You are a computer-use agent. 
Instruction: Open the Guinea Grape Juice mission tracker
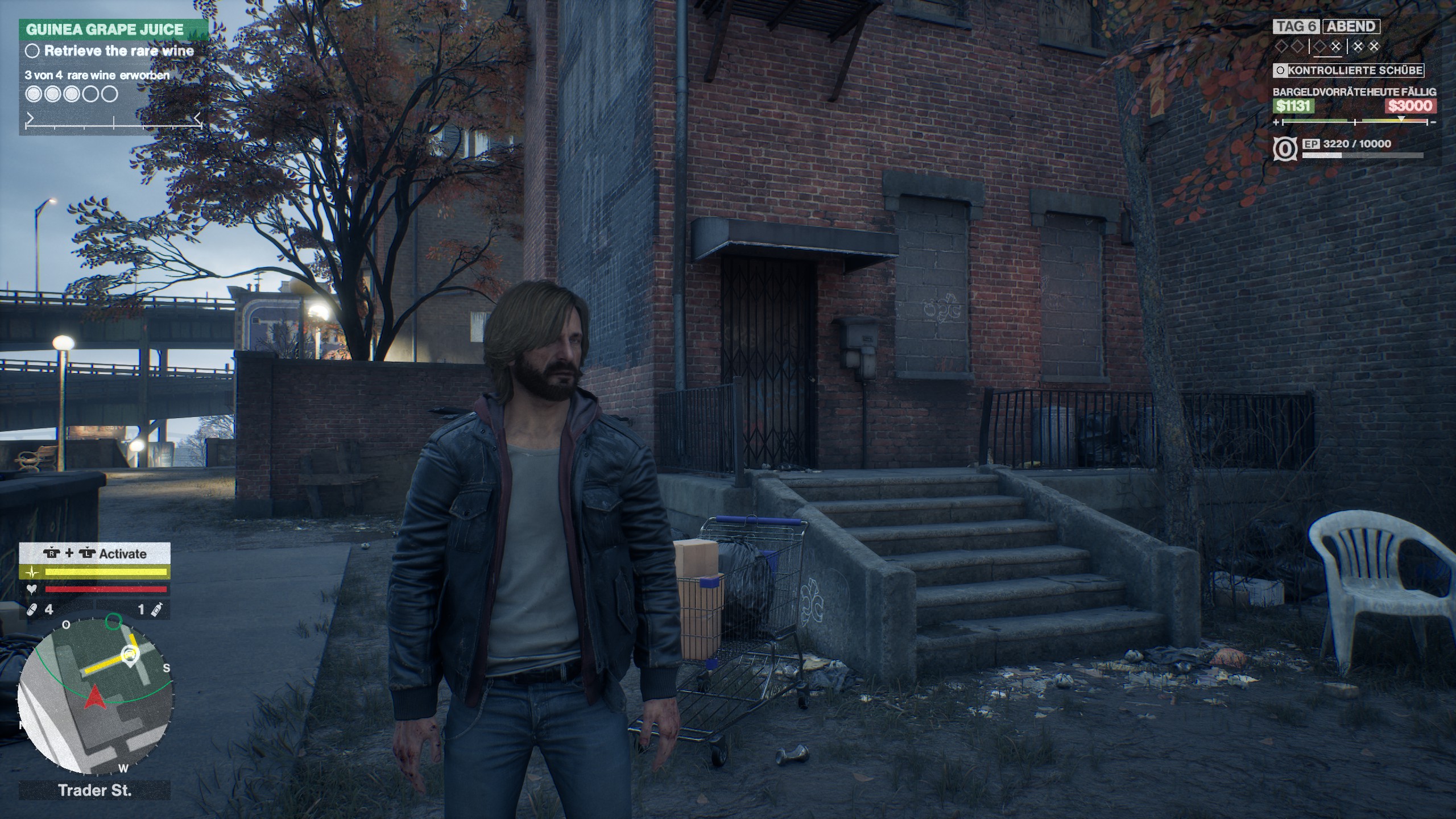[x=105, y=30]
